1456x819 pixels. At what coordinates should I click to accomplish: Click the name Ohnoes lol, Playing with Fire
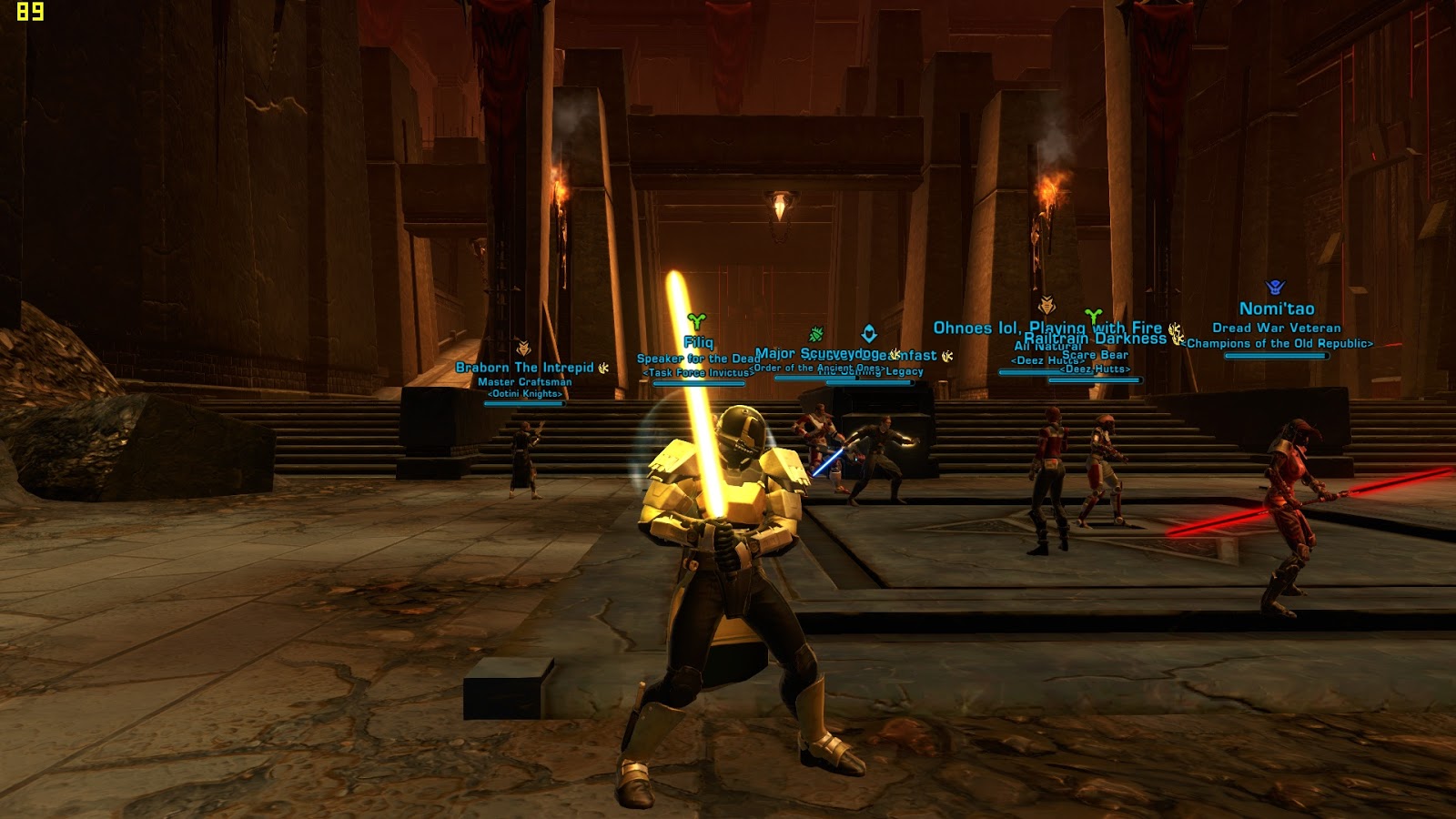coord(1046,325)
